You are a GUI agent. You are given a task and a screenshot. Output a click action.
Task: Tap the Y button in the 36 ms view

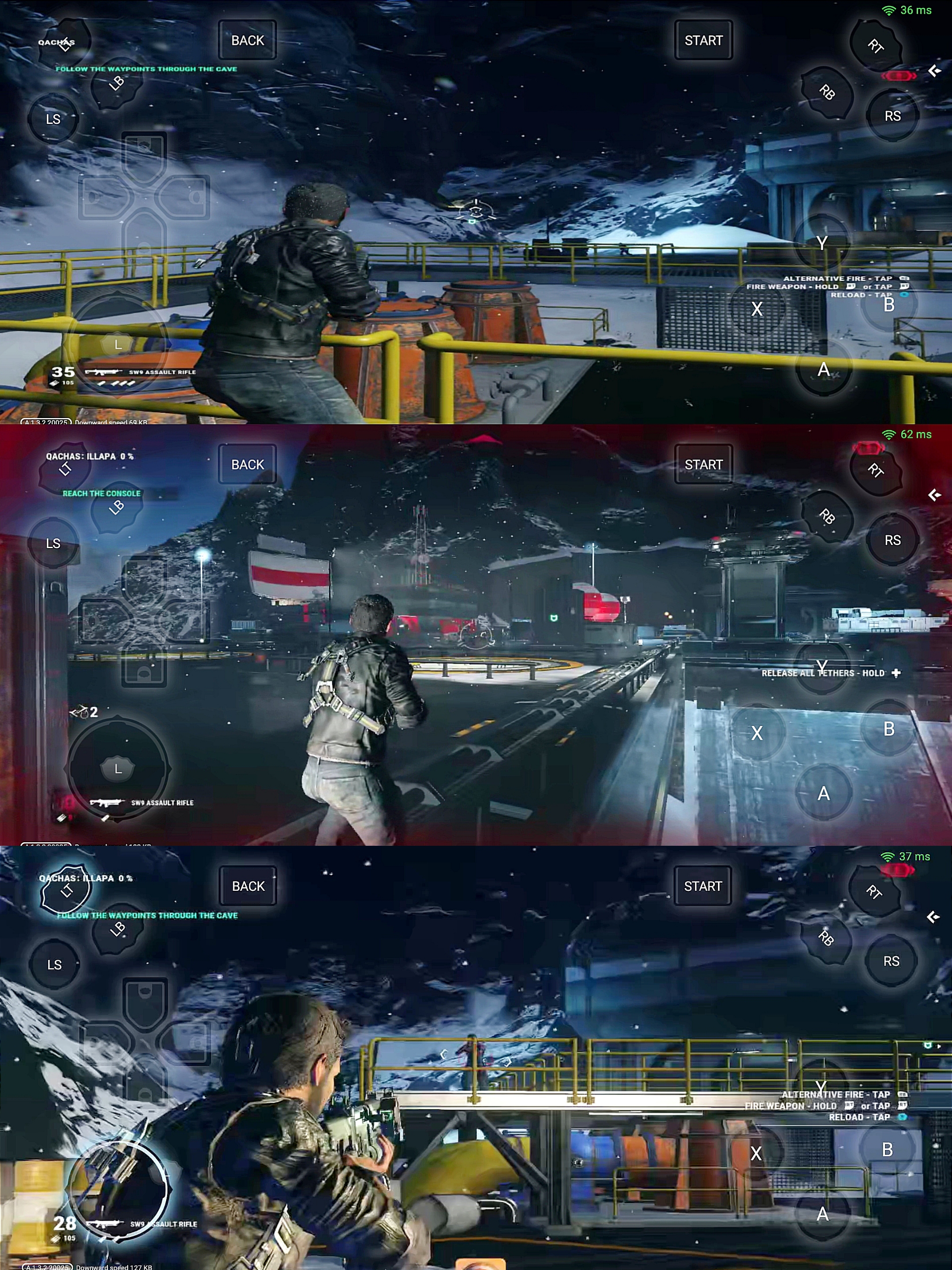coord(822,243)
